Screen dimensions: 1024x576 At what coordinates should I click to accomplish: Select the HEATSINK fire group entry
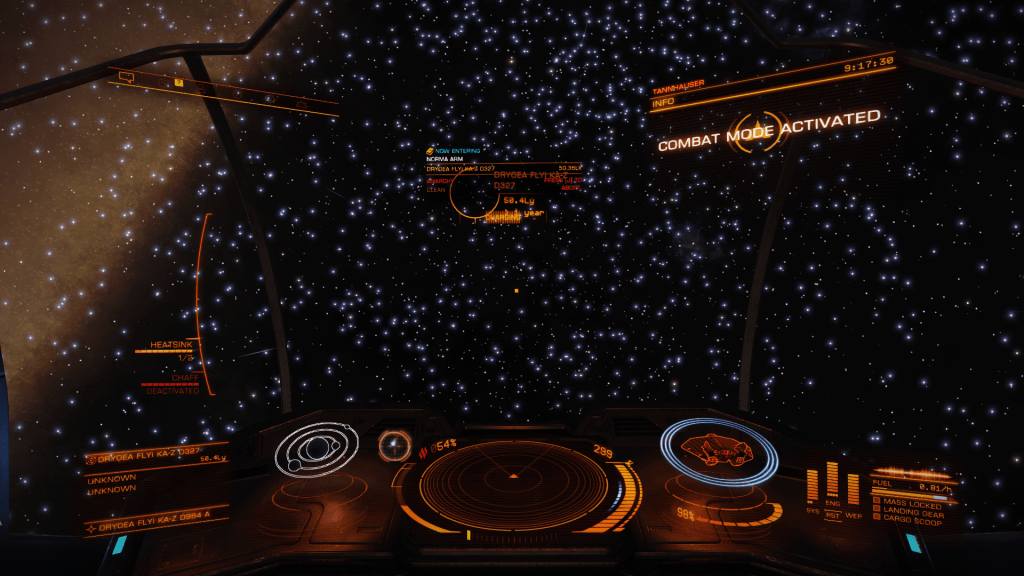click(171, 345)
